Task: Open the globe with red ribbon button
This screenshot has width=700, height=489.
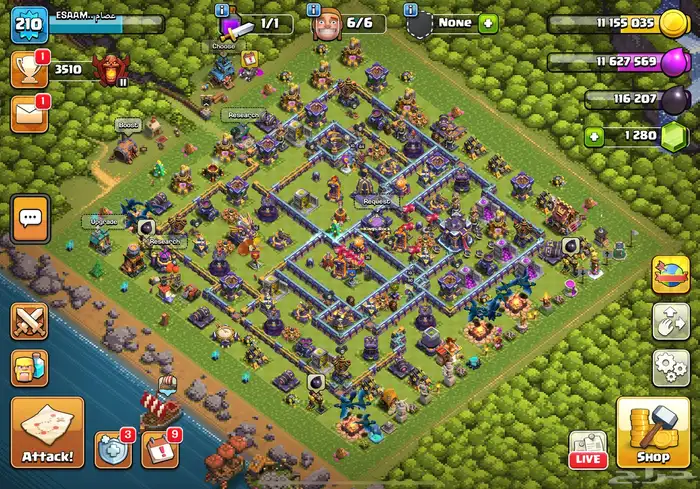Action: (x=670, y=275)
